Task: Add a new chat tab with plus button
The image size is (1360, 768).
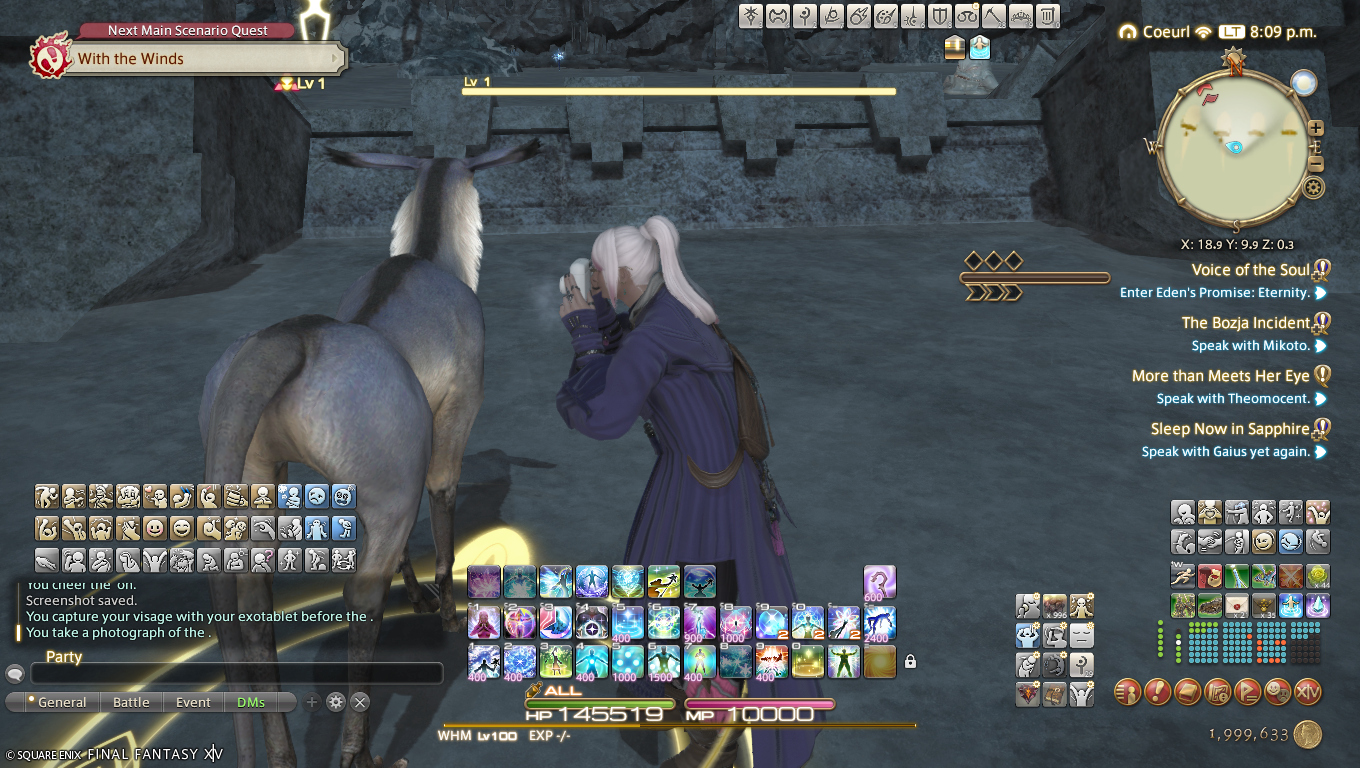Action: (x=312, y=702)
